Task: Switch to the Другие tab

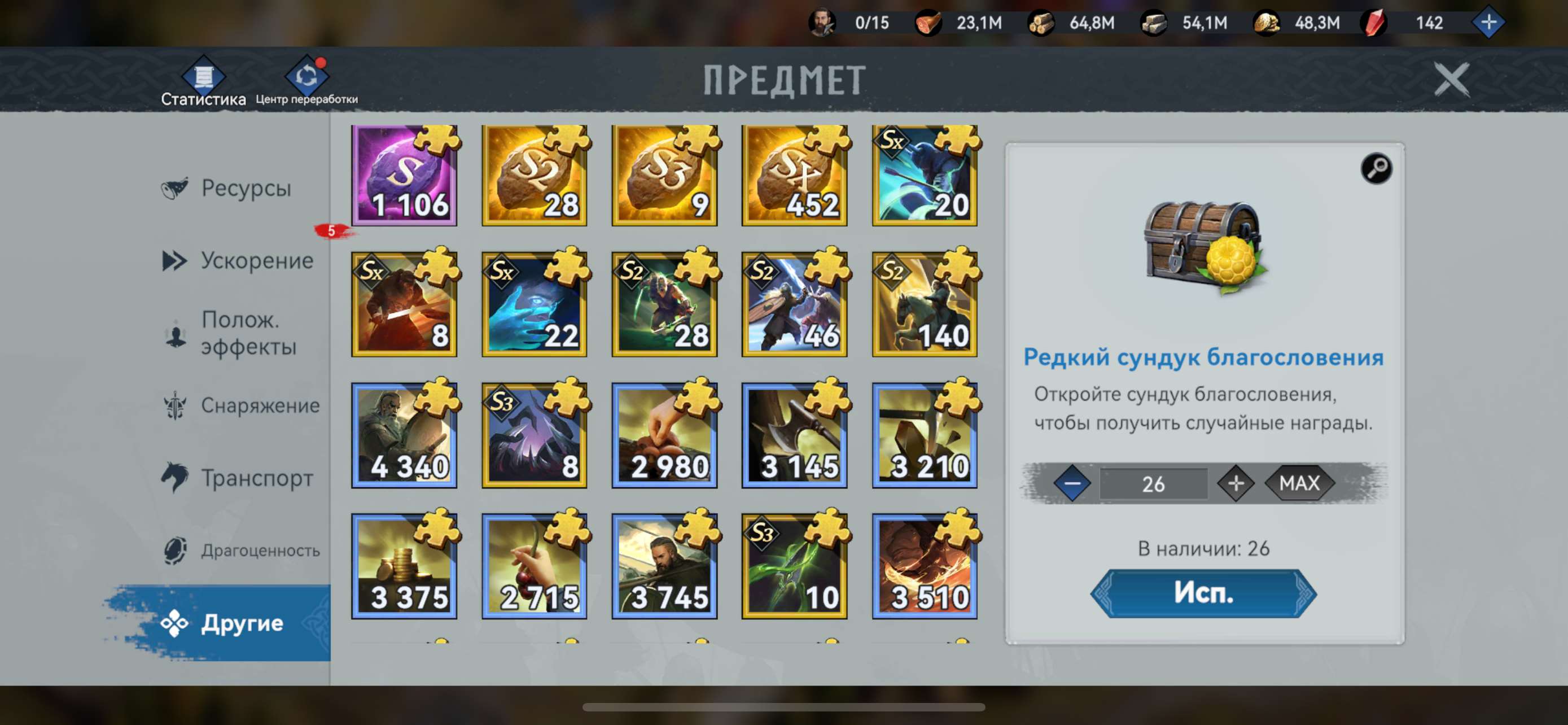Action: pyautogui.click(x=242, y=623)
